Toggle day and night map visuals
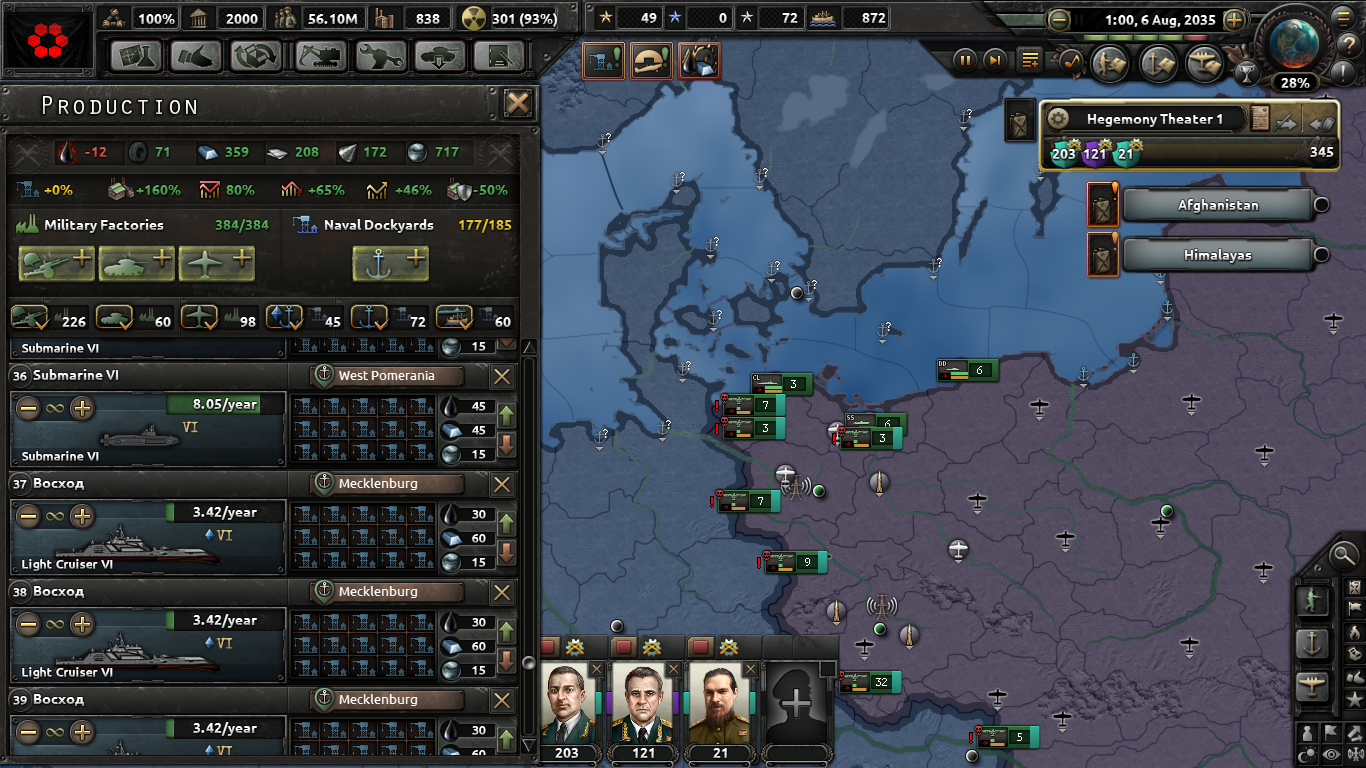Viewport: 1366px width, 768px height. (x=1308, y=754)
